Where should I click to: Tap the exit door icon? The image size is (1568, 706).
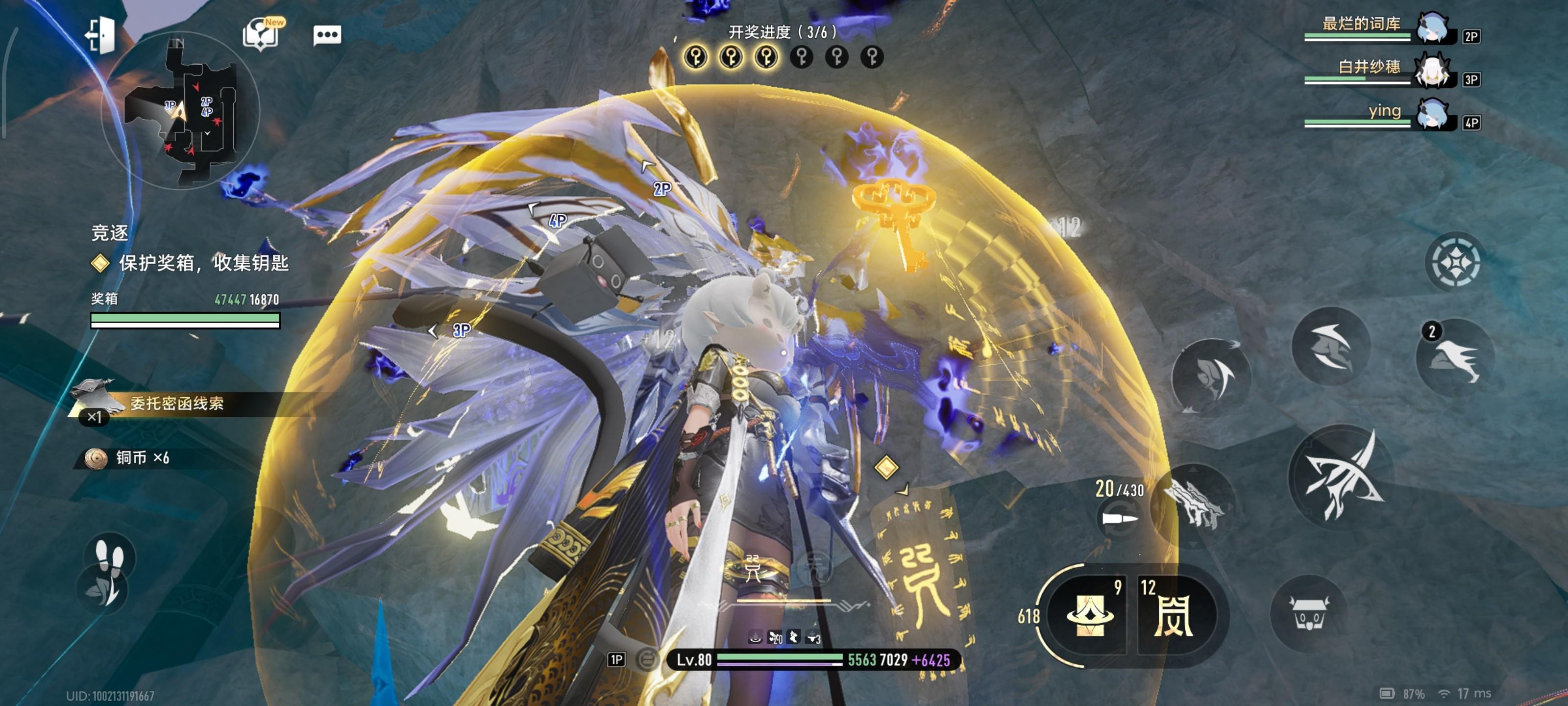click(101, 35)
